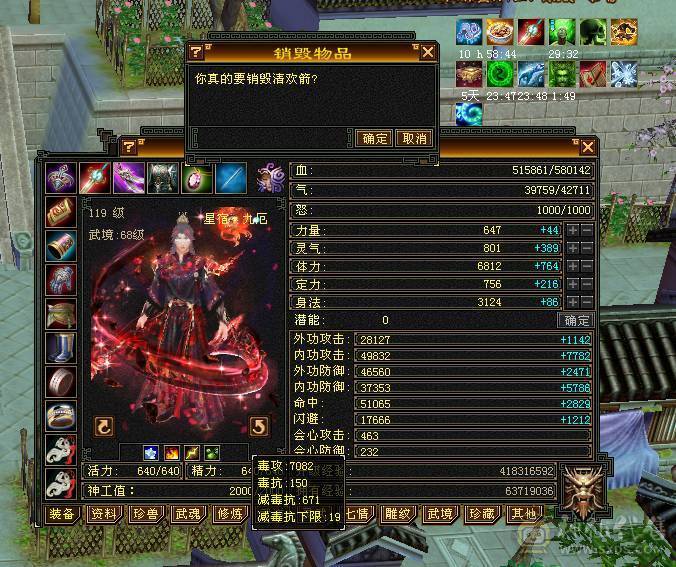
Task: Click the green swirl buff icon
Action: click(x=500, y=72)
